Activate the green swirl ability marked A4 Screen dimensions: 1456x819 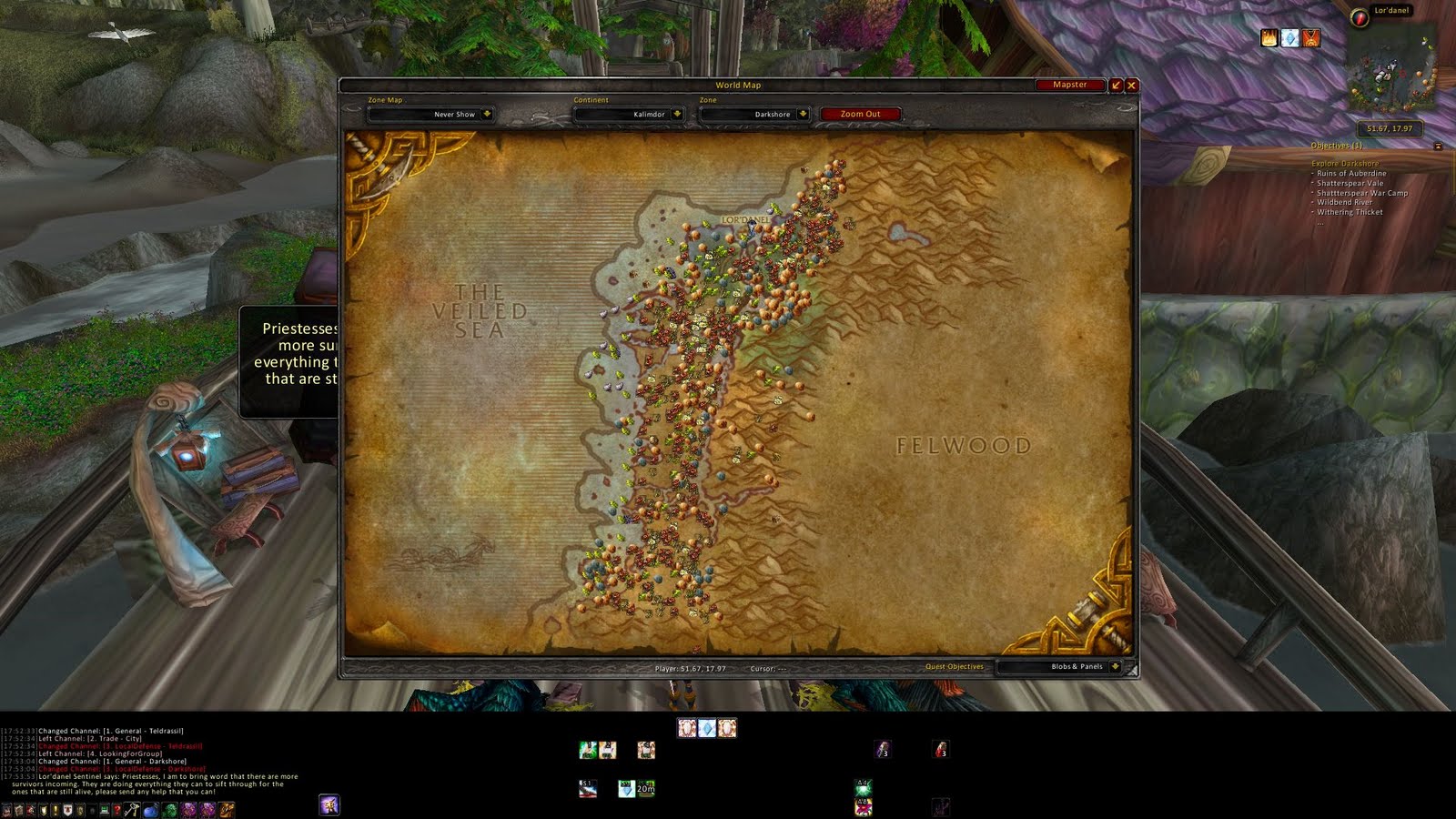tap(864, 788)
